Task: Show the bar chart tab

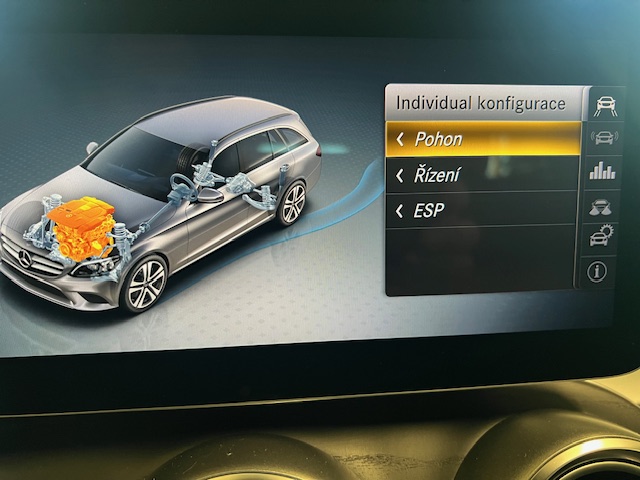Action: pos(602,171)
